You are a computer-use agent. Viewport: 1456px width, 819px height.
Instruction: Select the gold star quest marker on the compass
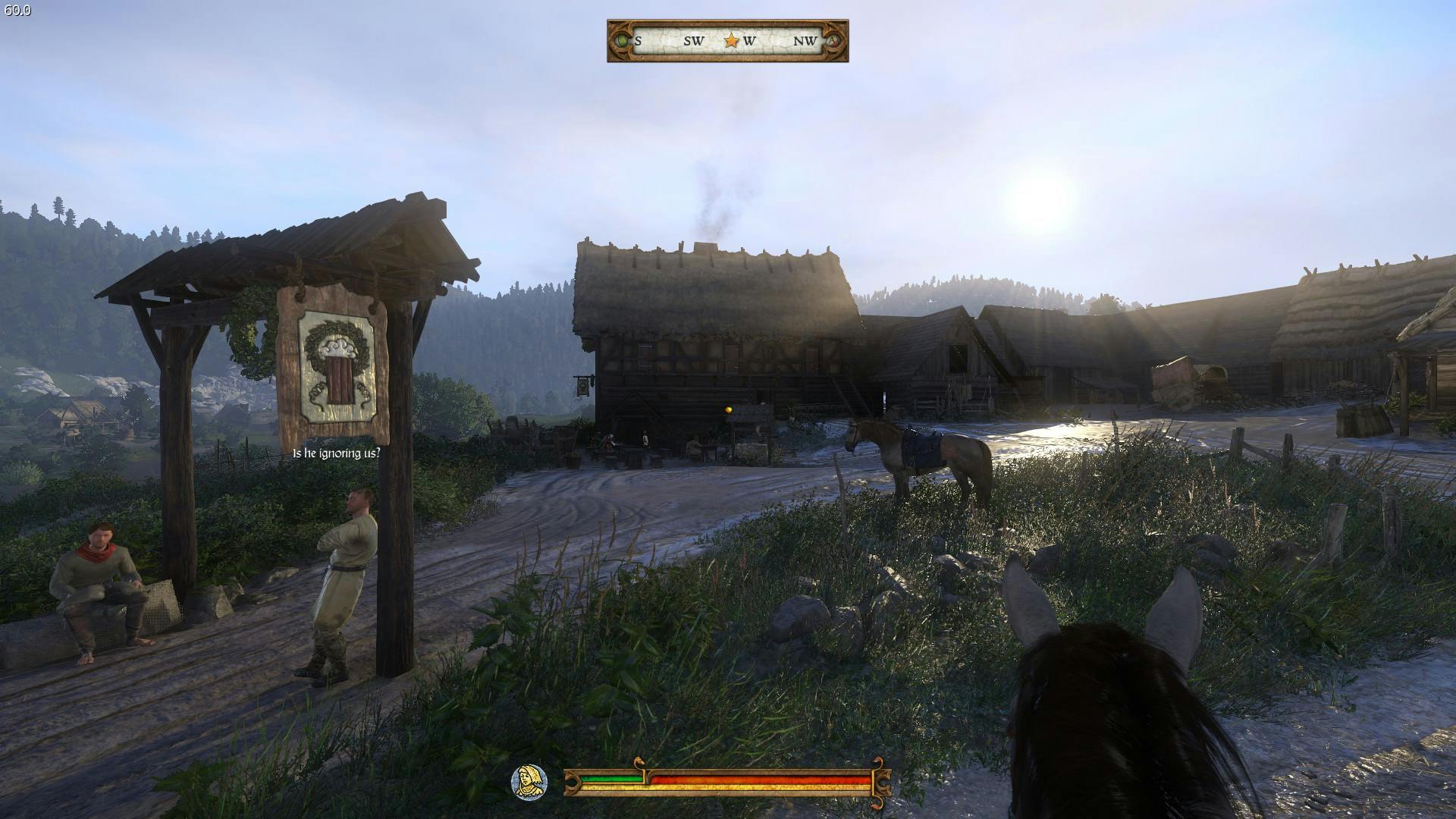[x=731, y=41]
